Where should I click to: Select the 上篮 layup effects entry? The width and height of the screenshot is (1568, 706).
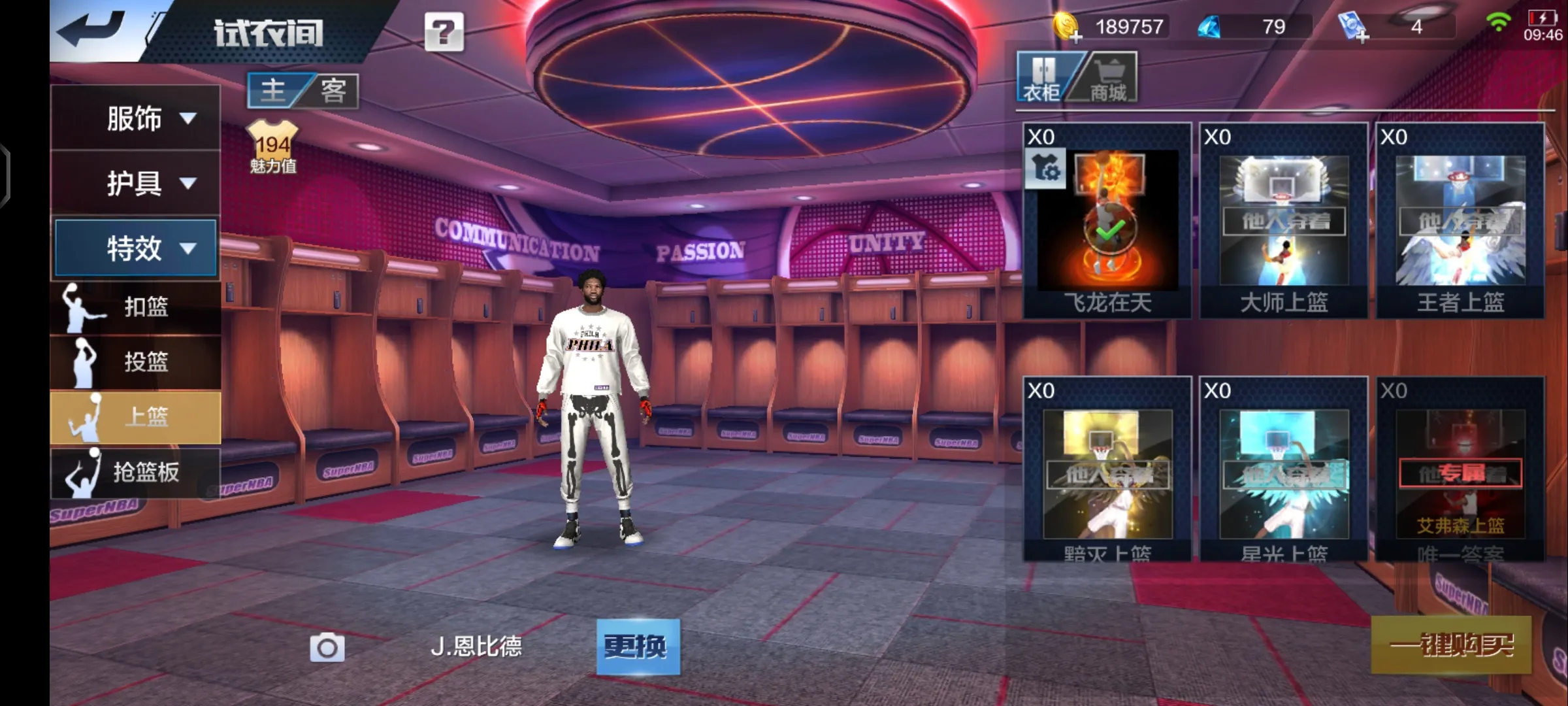coord(135,417)
